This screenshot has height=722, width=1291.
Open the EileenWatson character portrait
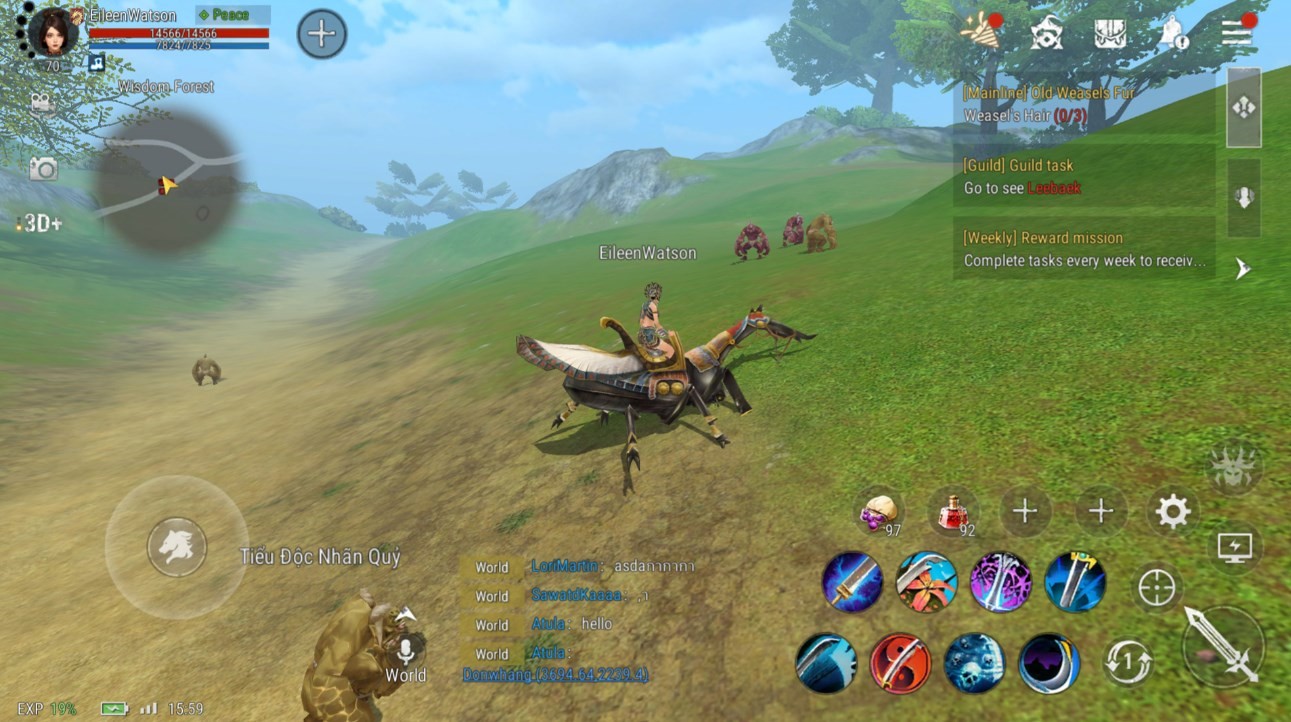click(52, 32)
